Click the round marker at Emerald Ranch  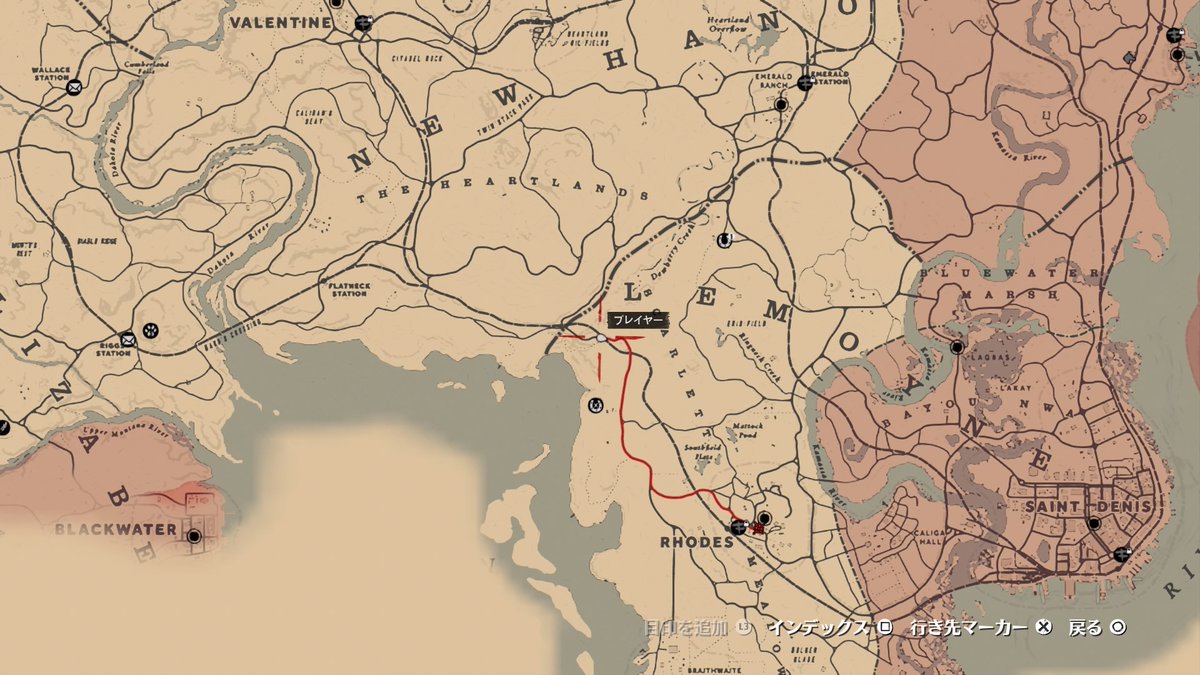coord(780,103)
